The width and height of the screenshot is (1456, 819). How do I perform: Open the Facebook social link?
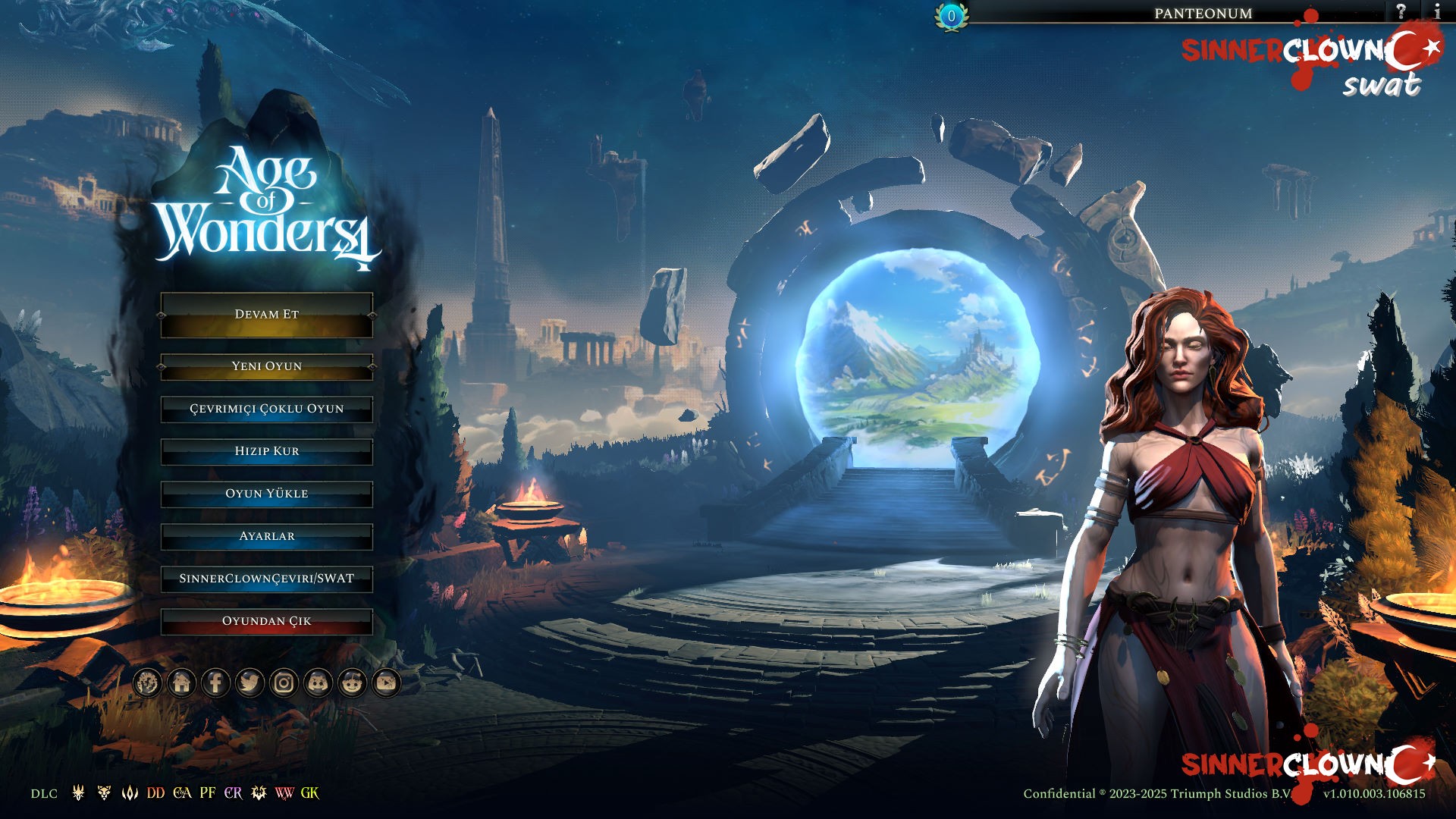[x=215, y=683]
